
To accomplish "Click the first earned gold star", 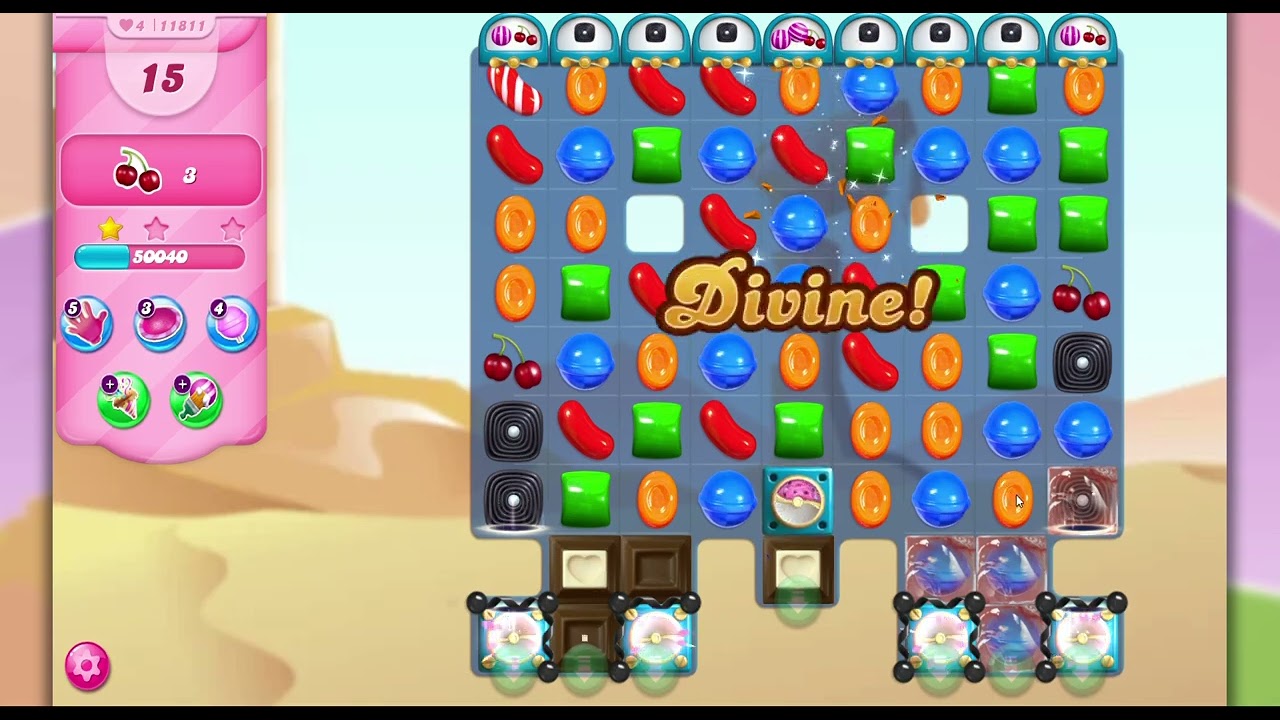I will (109, 228).
